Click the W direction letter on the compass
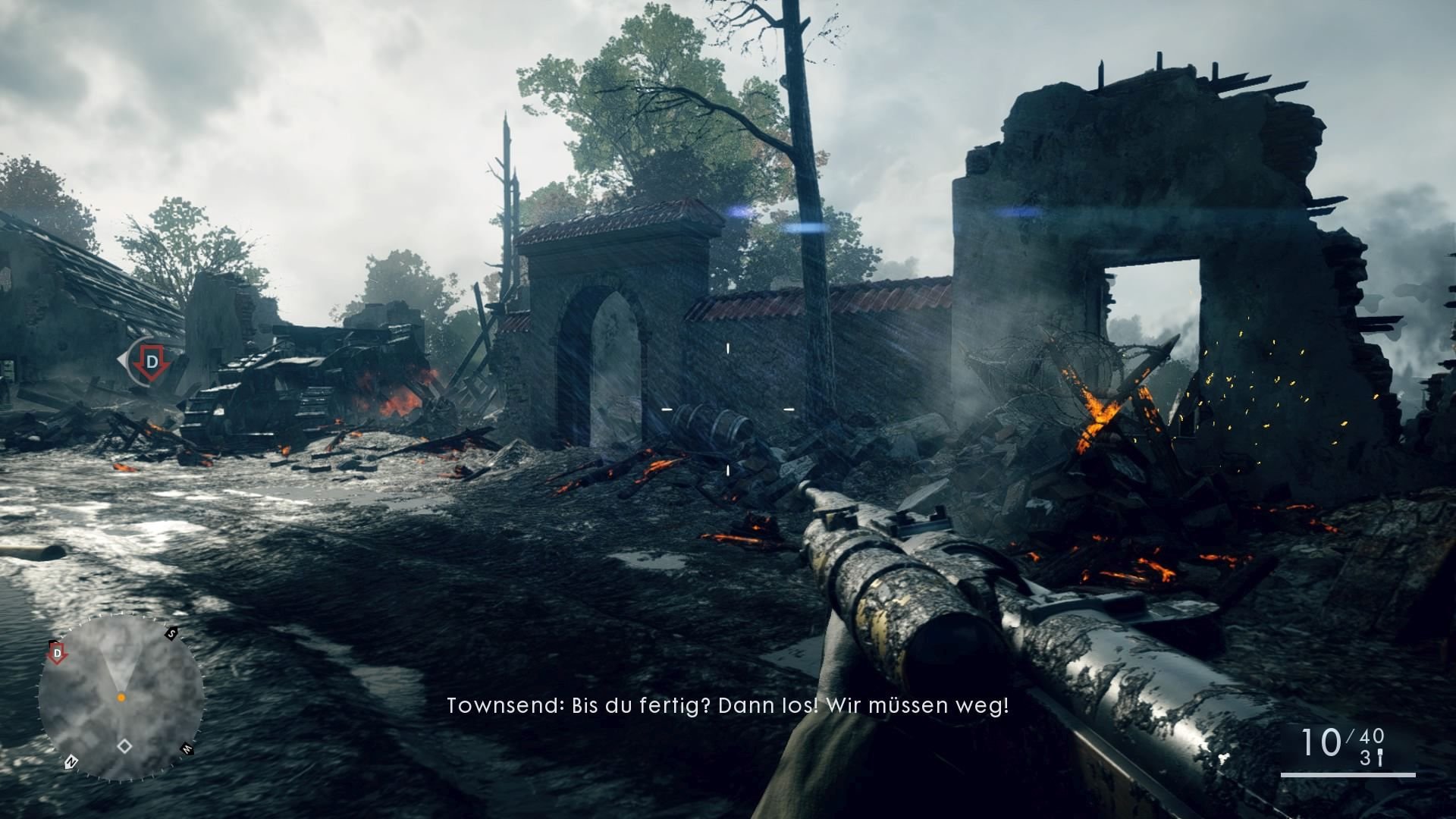The width and height of the screenshot is (1456, 819). point(187,749)
